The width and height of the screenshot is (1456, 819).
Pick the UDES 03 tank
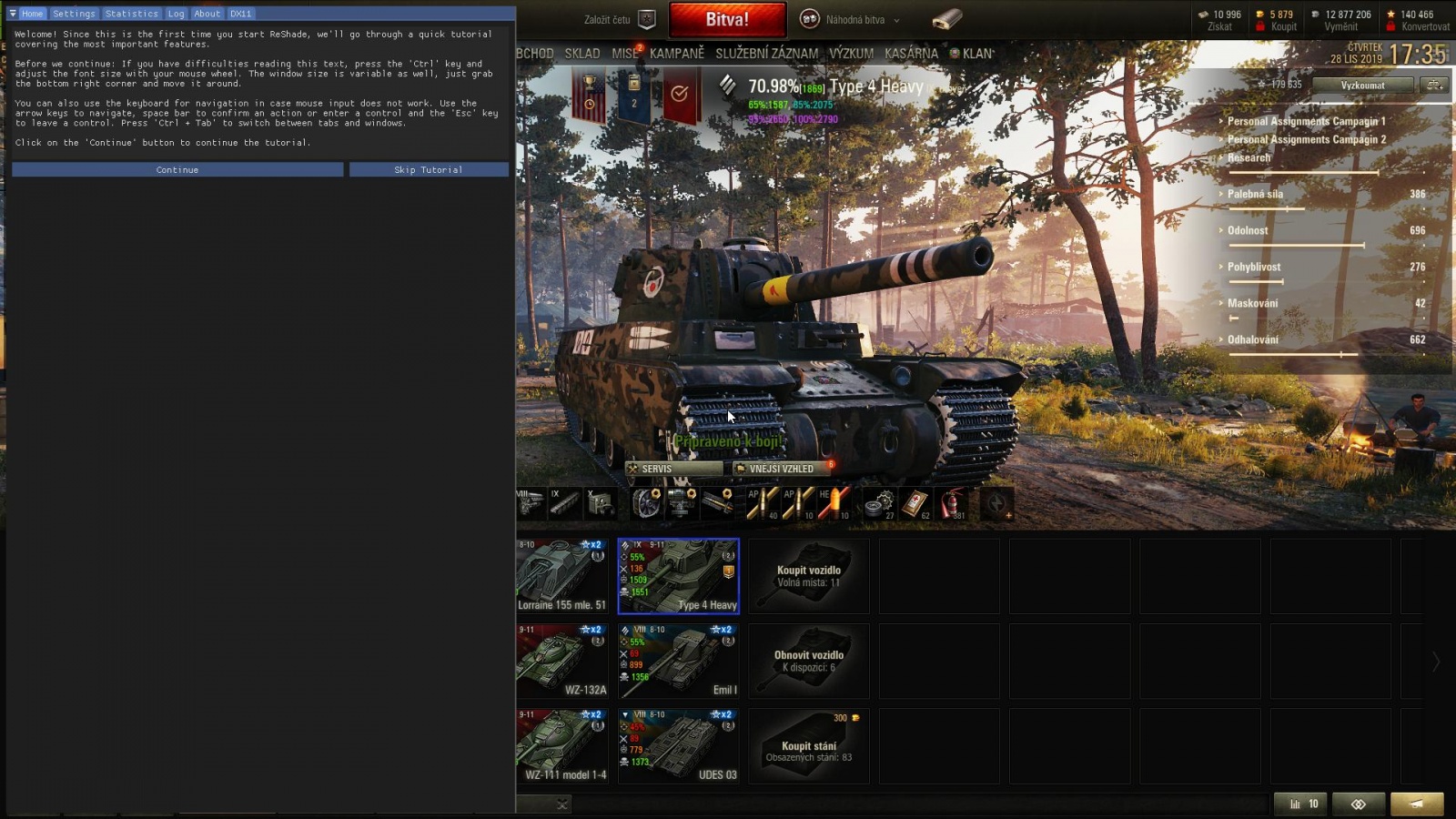pos(678,746)
